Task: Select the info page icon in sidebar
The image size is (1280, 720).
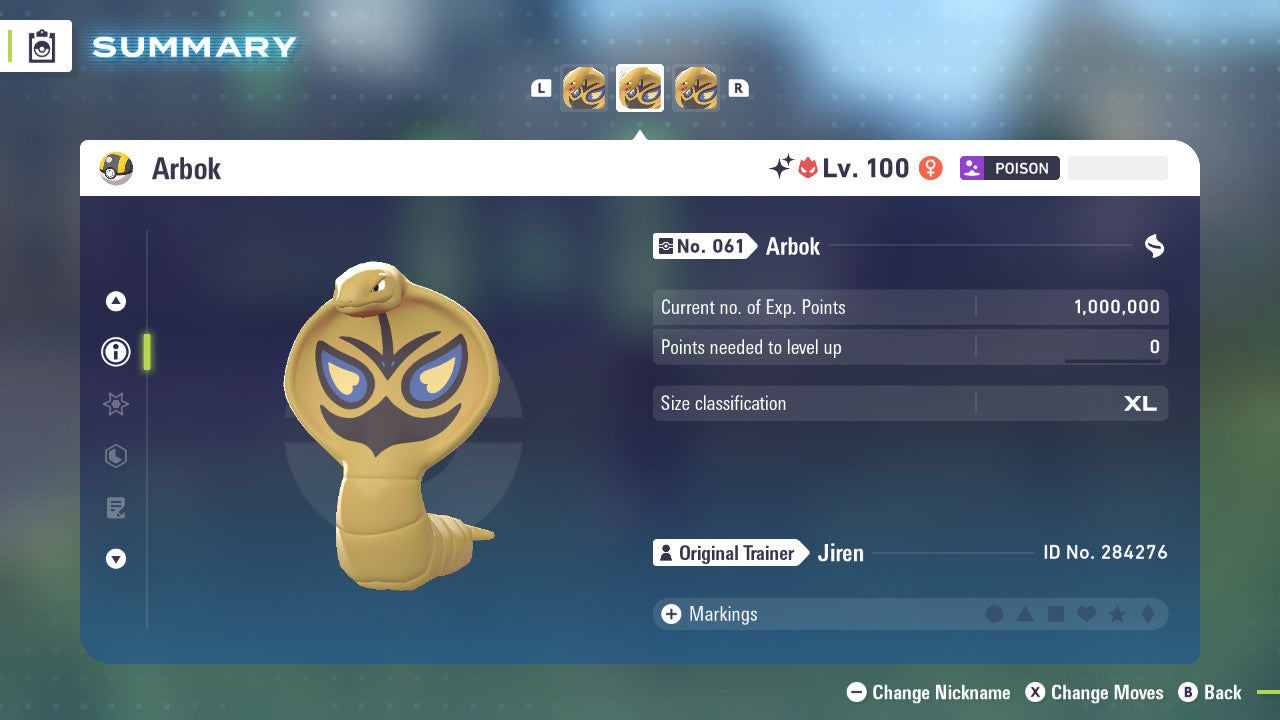Action: pyautogui.click(x=116, y=351)
